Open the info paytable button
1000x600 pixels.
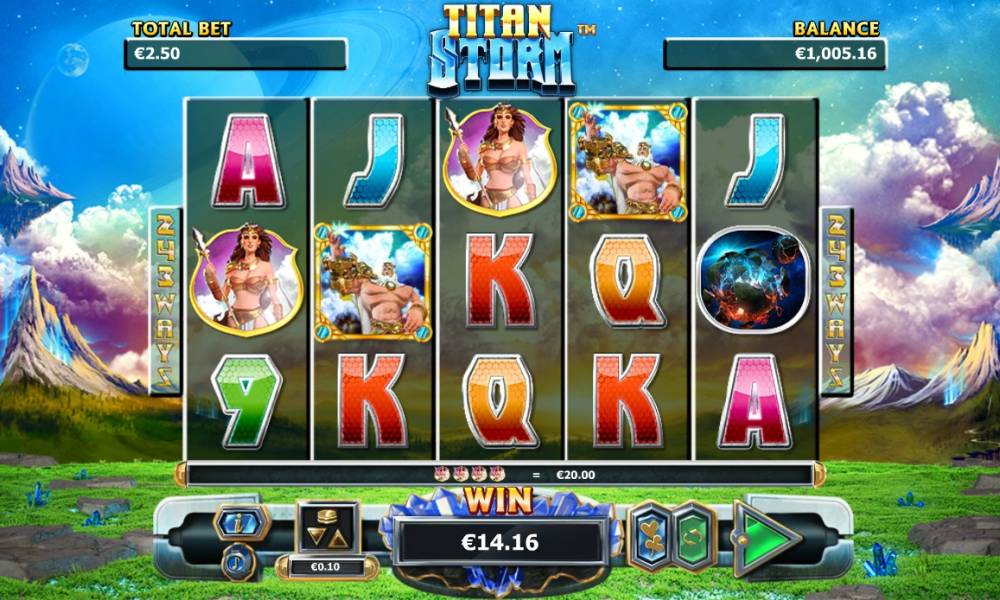coord(241,522)
